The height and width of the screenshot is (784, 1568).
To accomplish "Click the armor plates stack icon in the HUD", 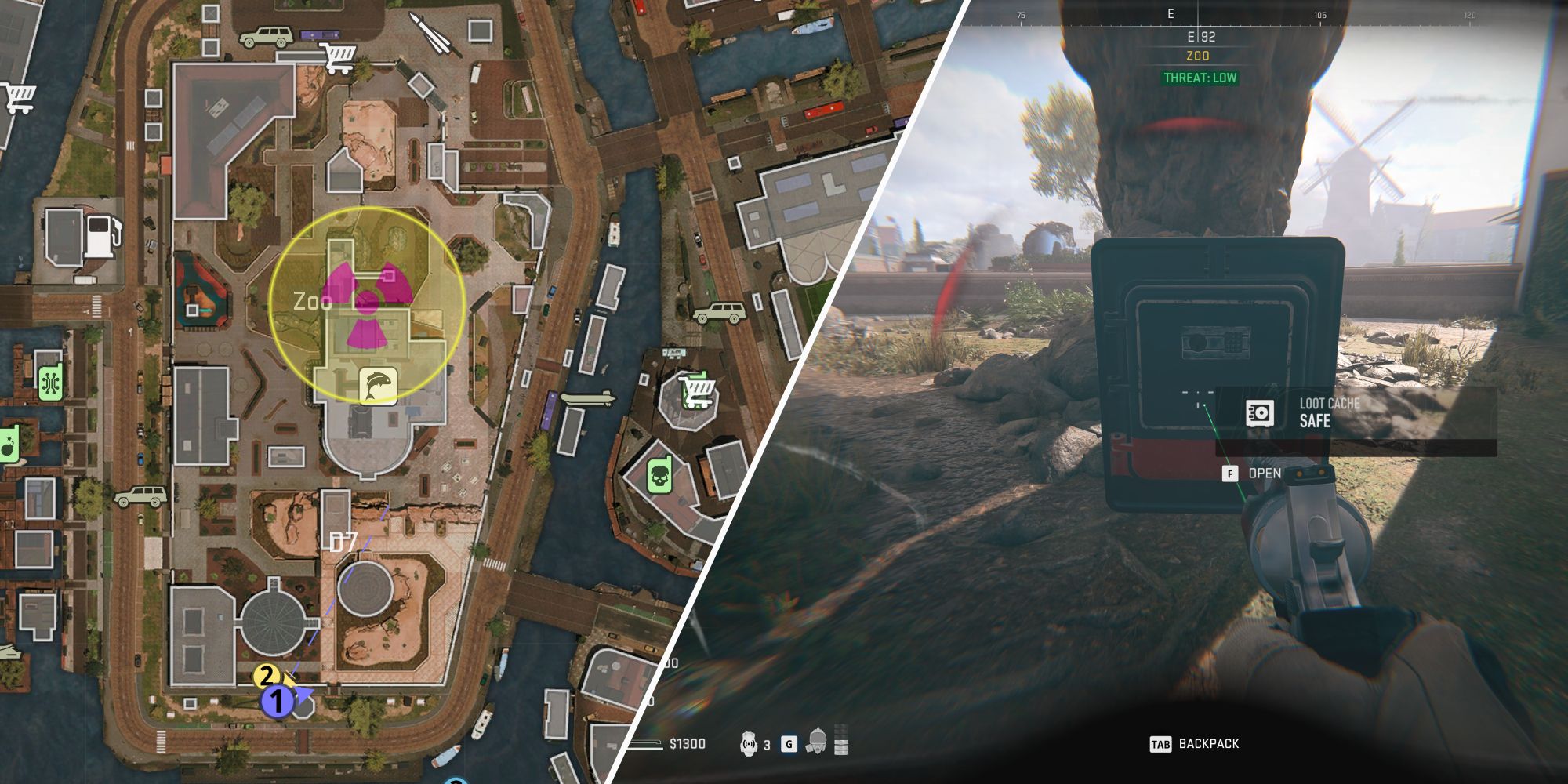I will click(x=840, y=741).
